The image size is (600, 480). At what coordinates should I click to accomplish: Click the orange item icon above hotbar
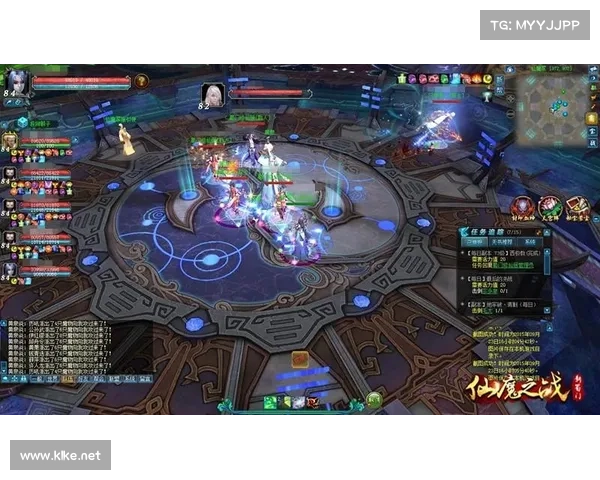(300, 359)
